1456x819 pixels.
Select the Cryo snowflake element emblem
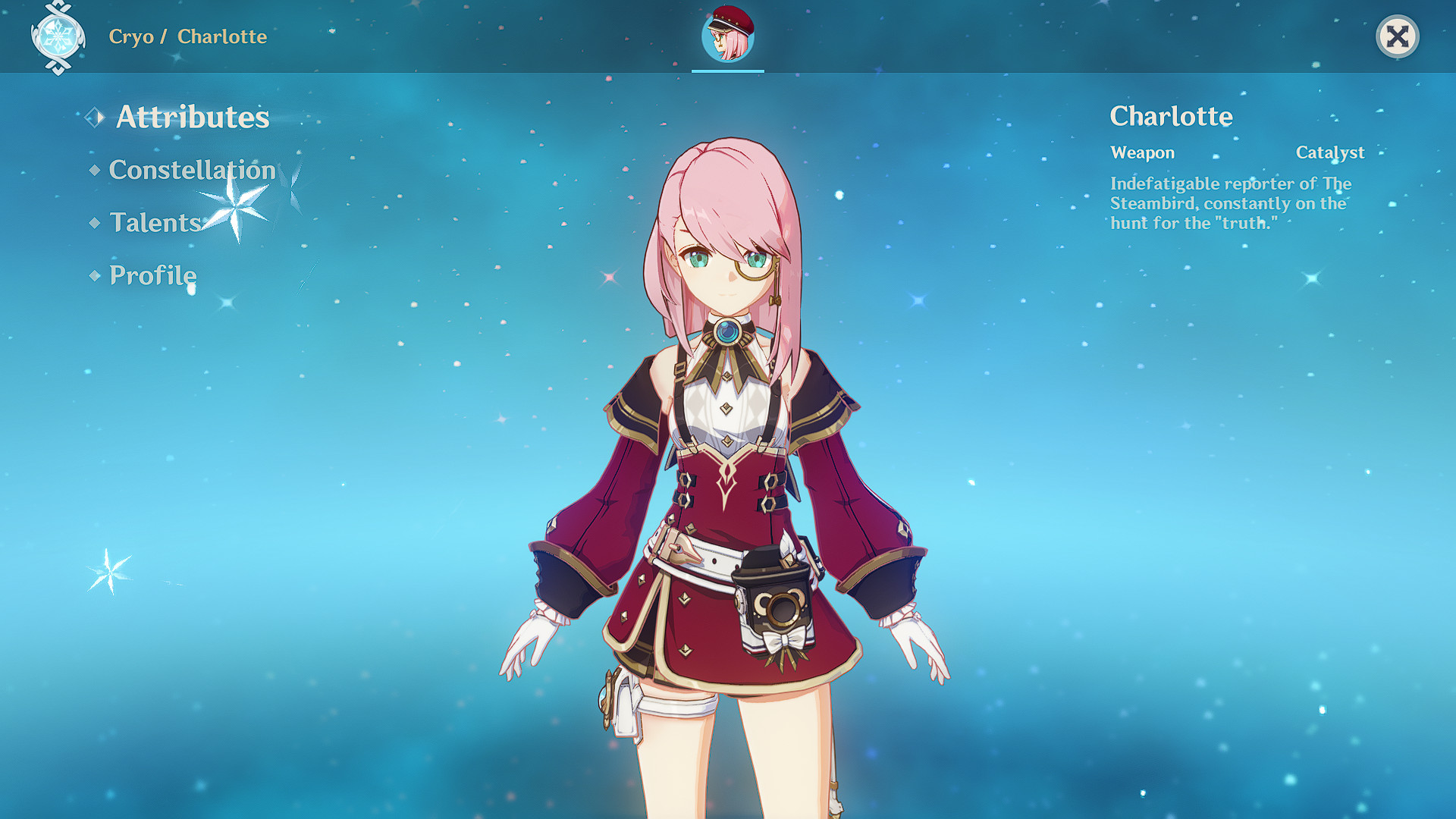[x=59, y=36]
